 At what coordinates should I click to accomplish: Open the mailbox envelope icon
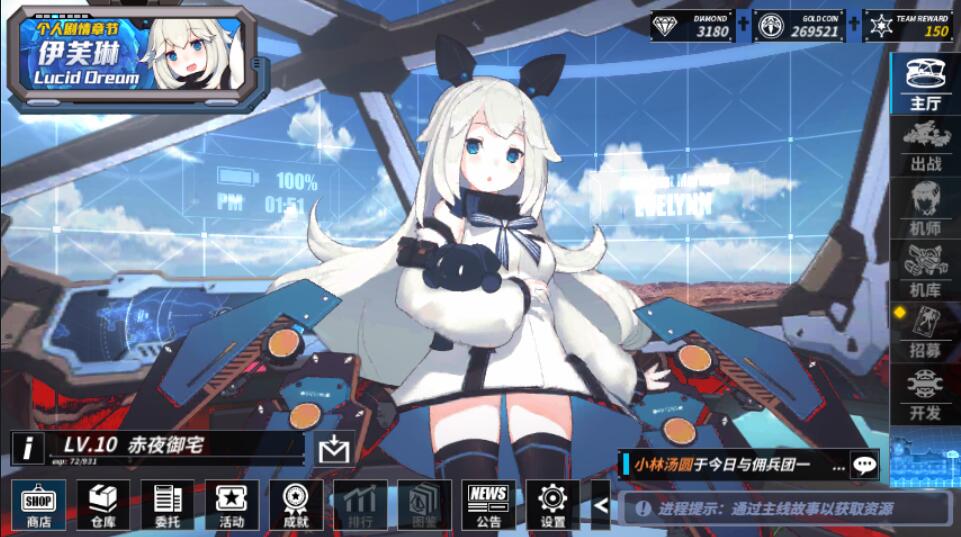(x=333, y=450)
